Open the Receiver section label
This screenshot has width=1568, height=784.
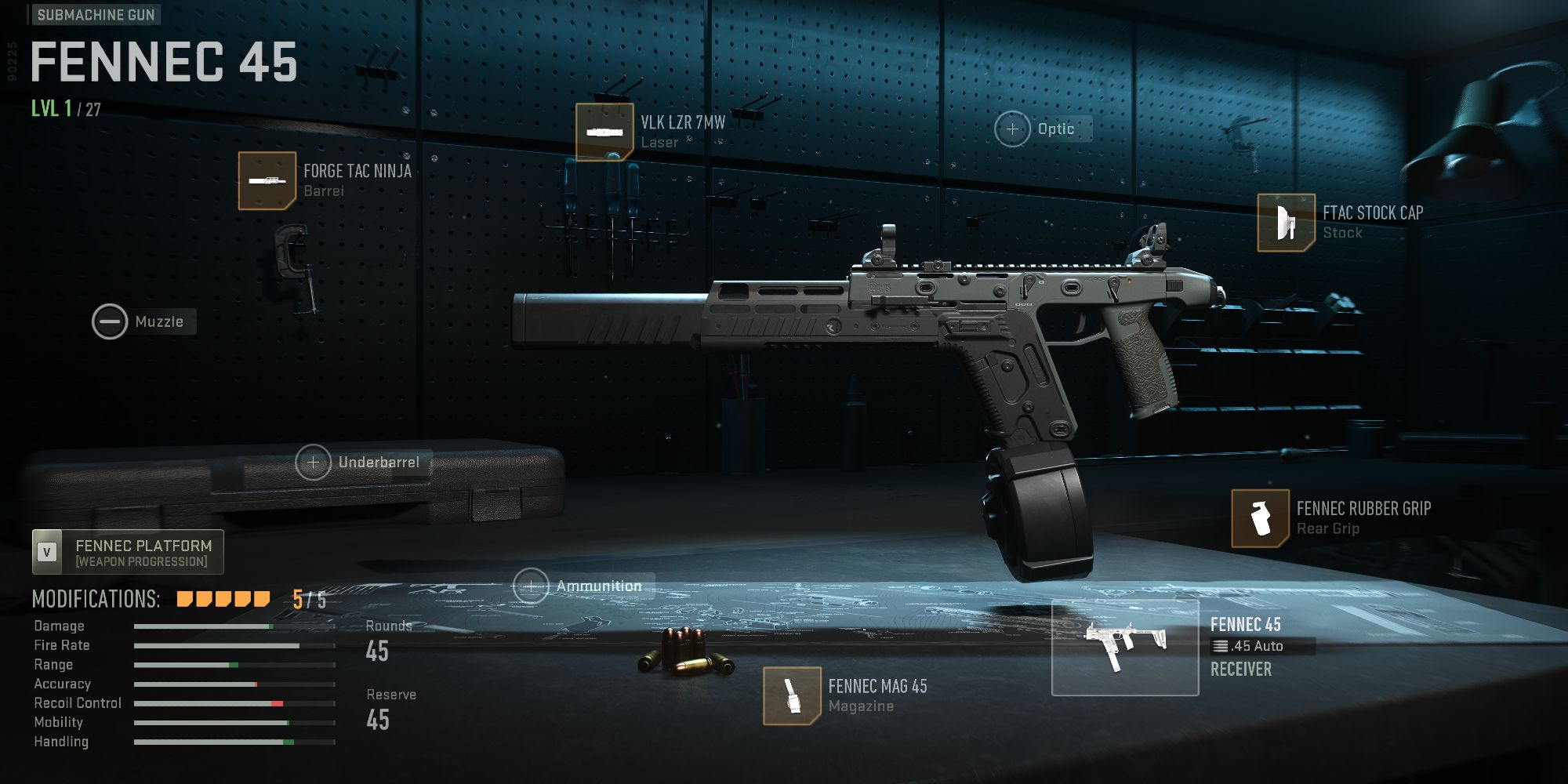(1241, 670)
